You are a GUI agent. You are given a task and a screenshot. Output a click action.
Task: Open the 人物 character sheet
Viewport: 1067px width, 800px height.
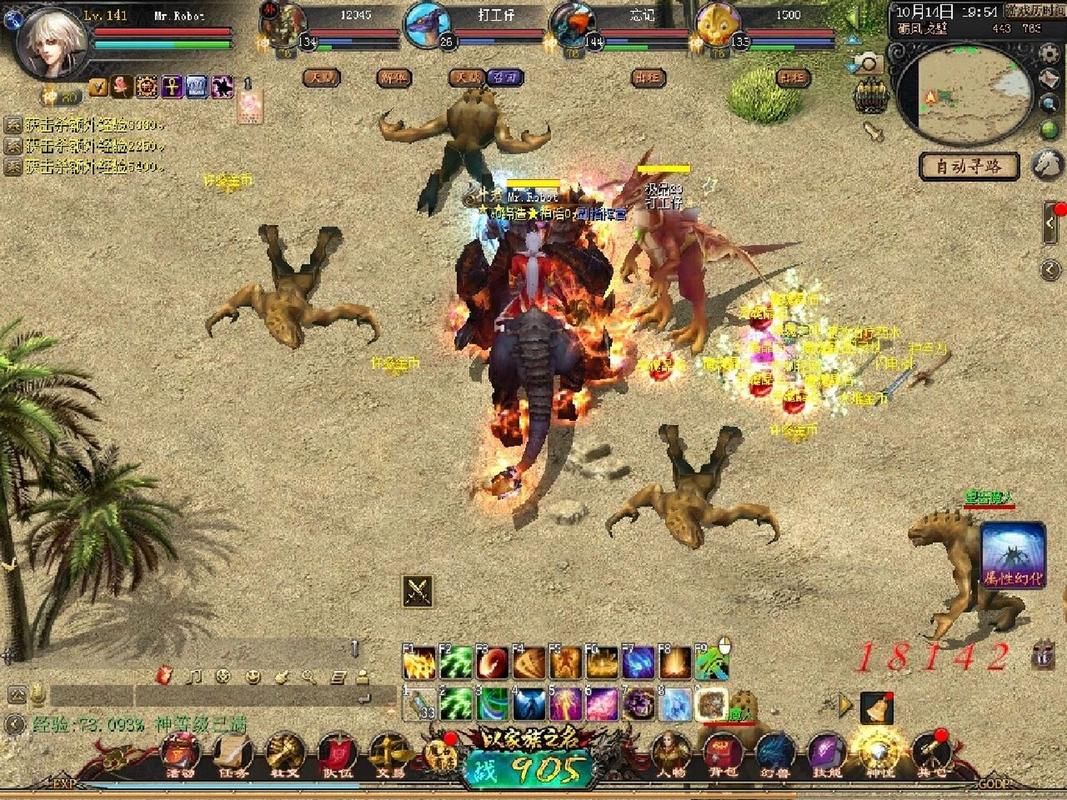(670, 755)
